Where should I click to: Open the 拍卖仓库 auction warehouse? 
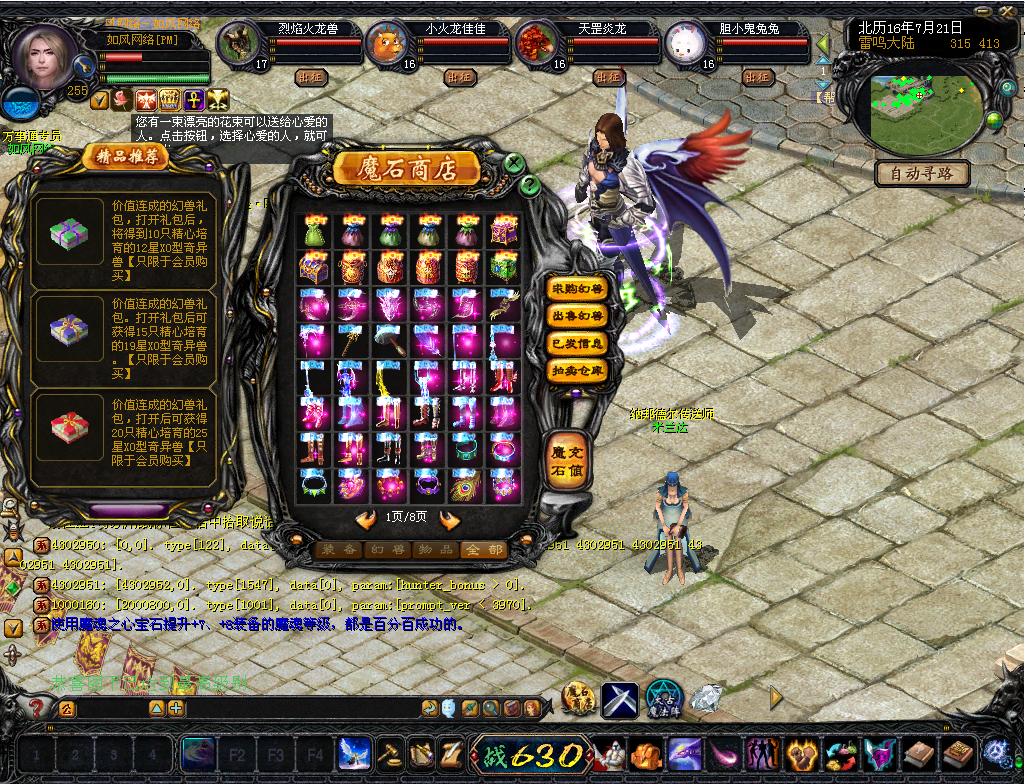(578, 370)
